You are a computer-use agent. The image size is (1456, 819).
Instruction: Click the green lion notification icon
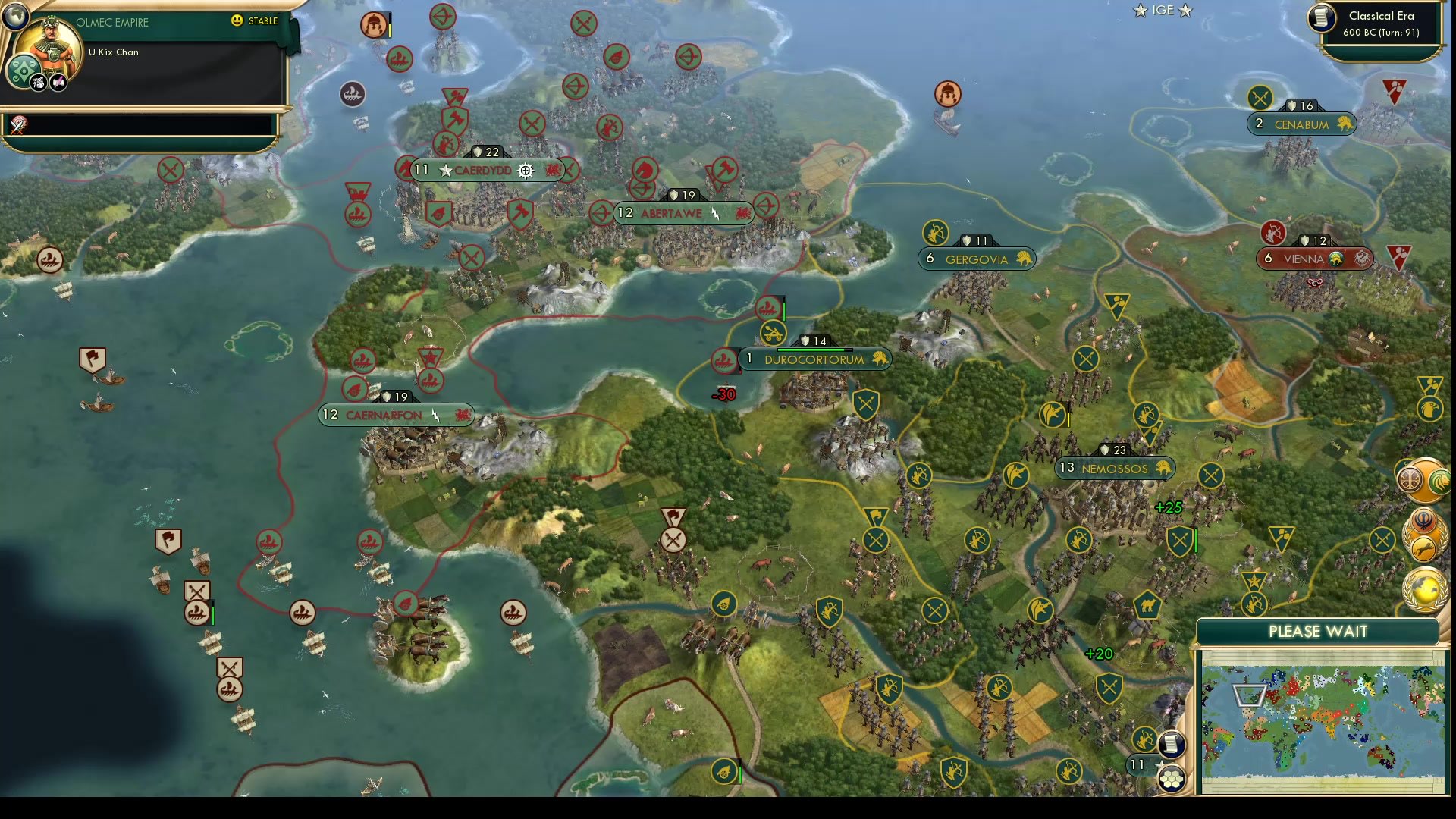point(1441,480)
